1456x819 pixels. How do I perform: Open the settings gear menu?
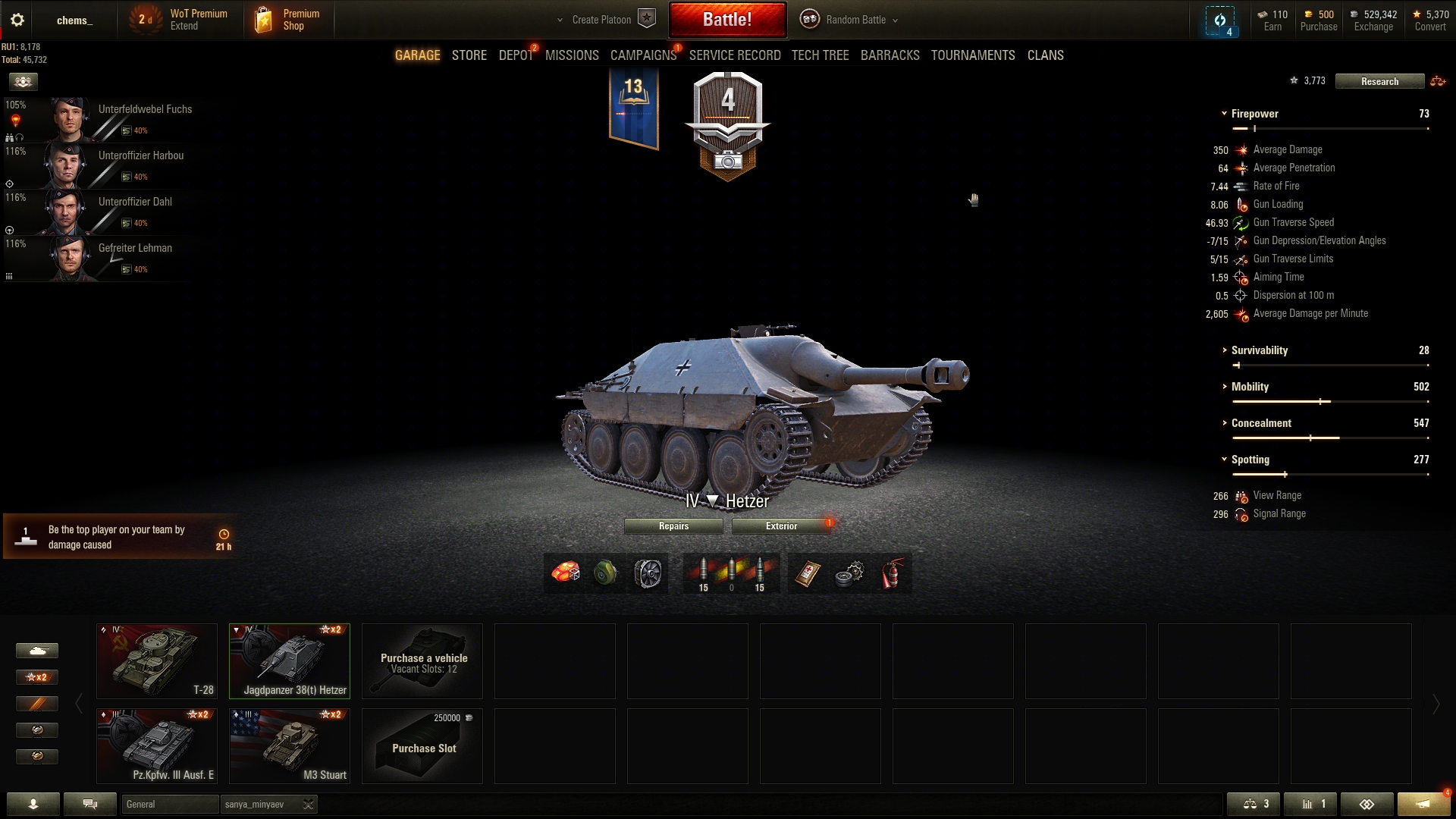pyautogui.click(x=17, y=20)
